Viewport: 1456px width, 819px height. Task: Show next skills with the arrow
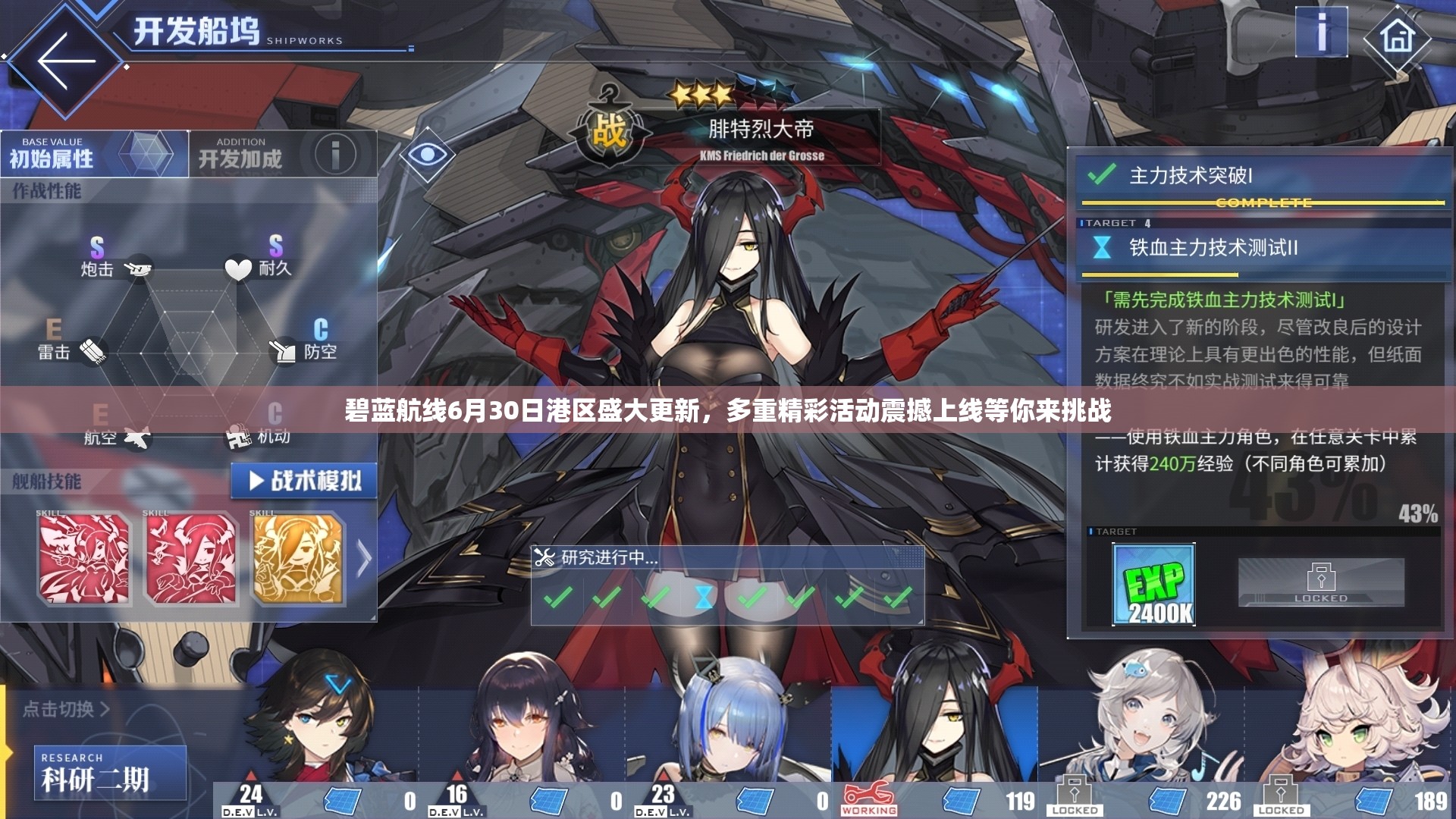pyautogui.click(x=364, y=560)
